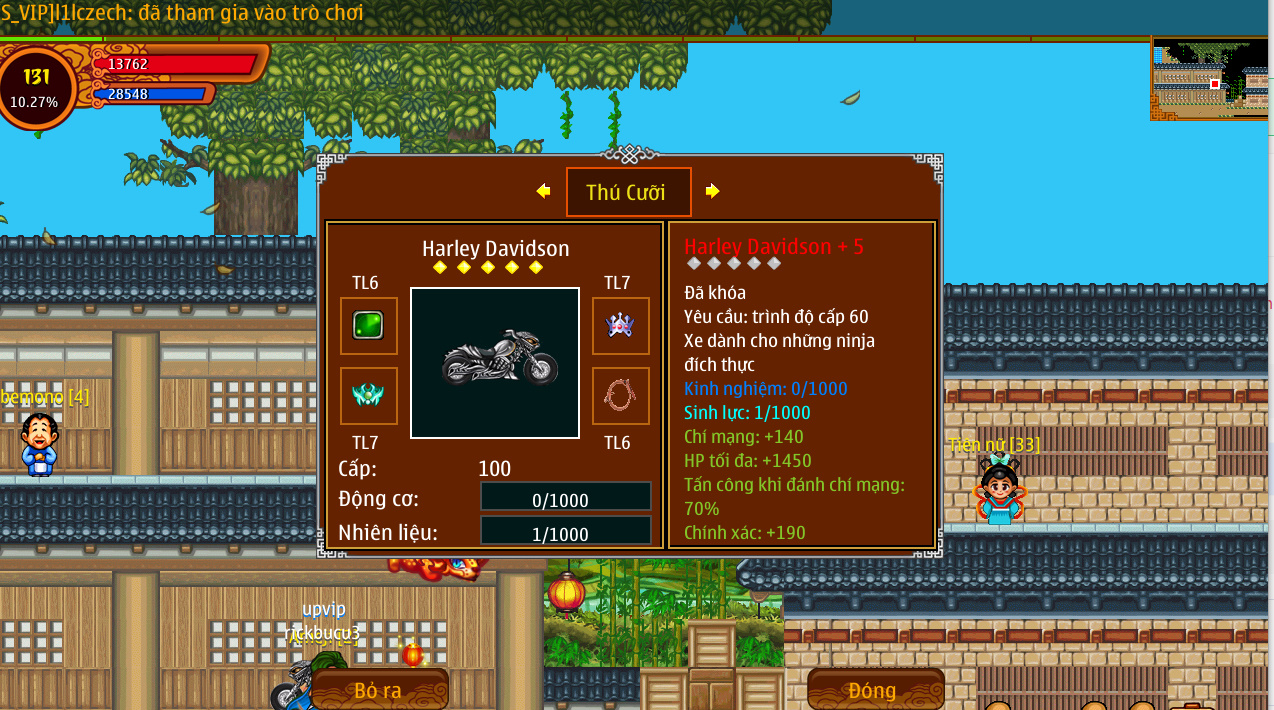Viewport: 1274px width, 710px height.
Task: Select the green gem equipment slot
Action: click(x=368, y=326)
